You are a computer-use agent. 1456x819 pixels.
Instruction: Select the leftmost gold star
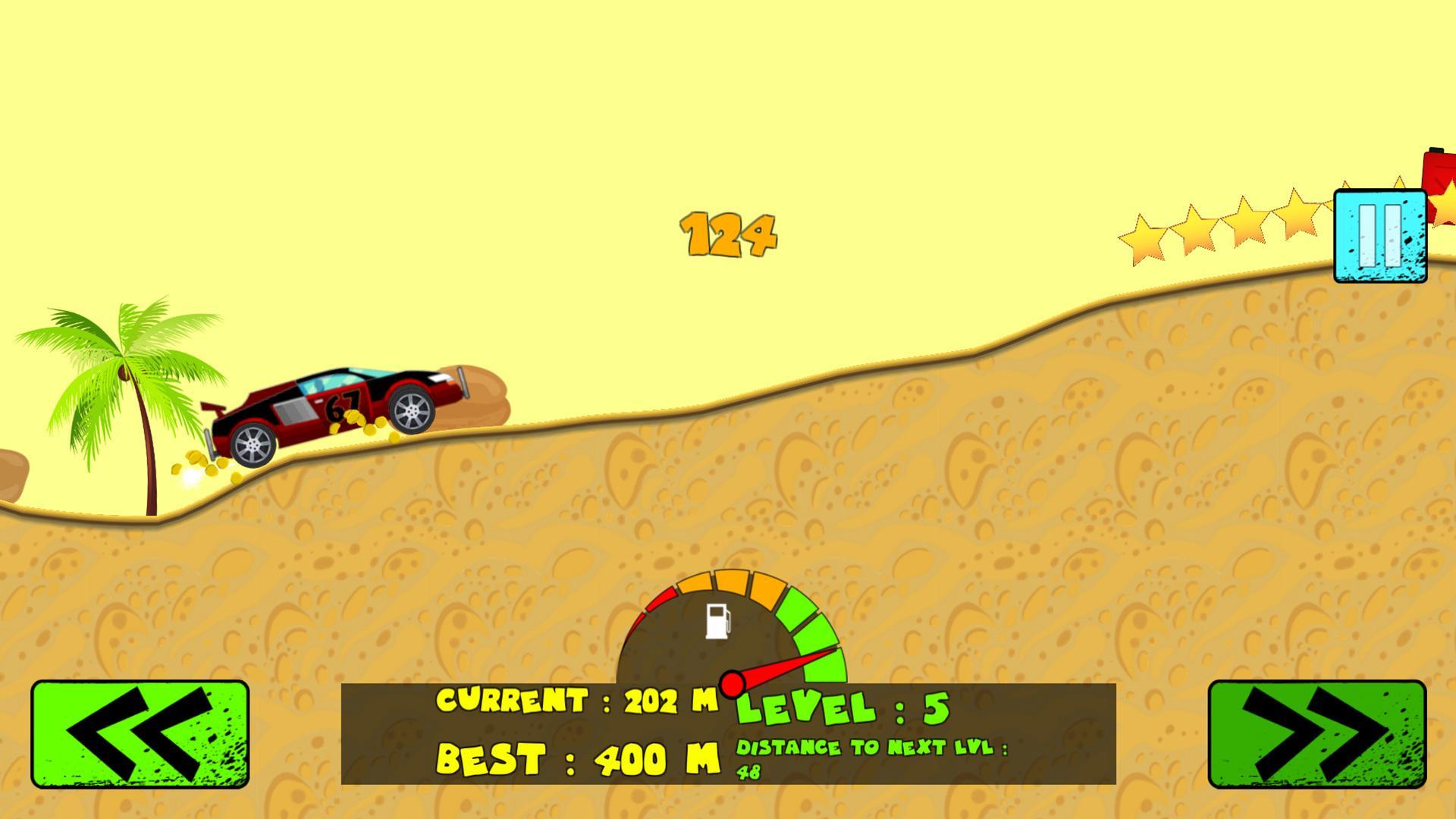[x=1142, y=235]
